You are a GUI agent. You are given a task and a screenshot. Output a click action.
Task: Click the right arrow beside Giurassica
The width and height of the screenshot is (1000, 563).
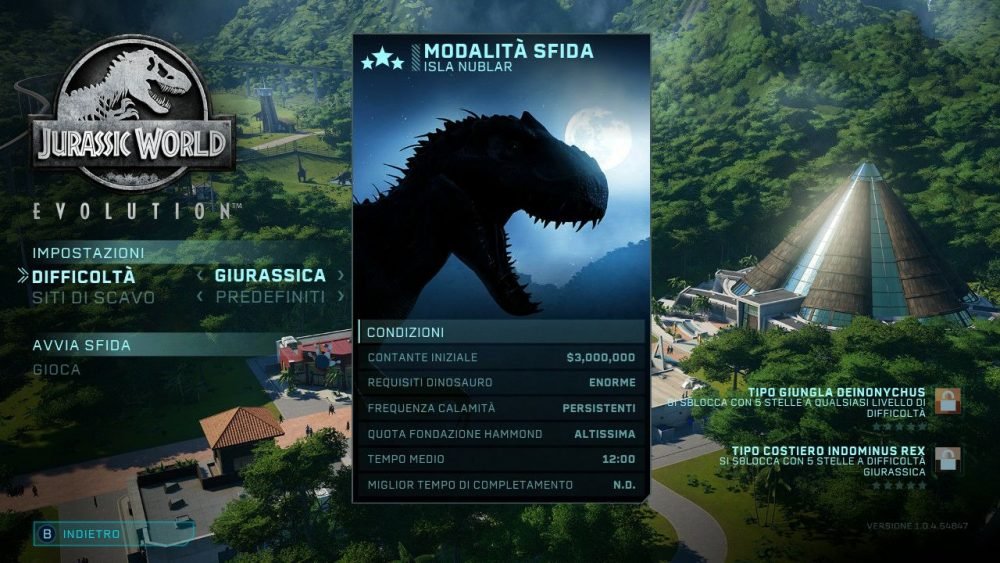click(x=340, y=275)
